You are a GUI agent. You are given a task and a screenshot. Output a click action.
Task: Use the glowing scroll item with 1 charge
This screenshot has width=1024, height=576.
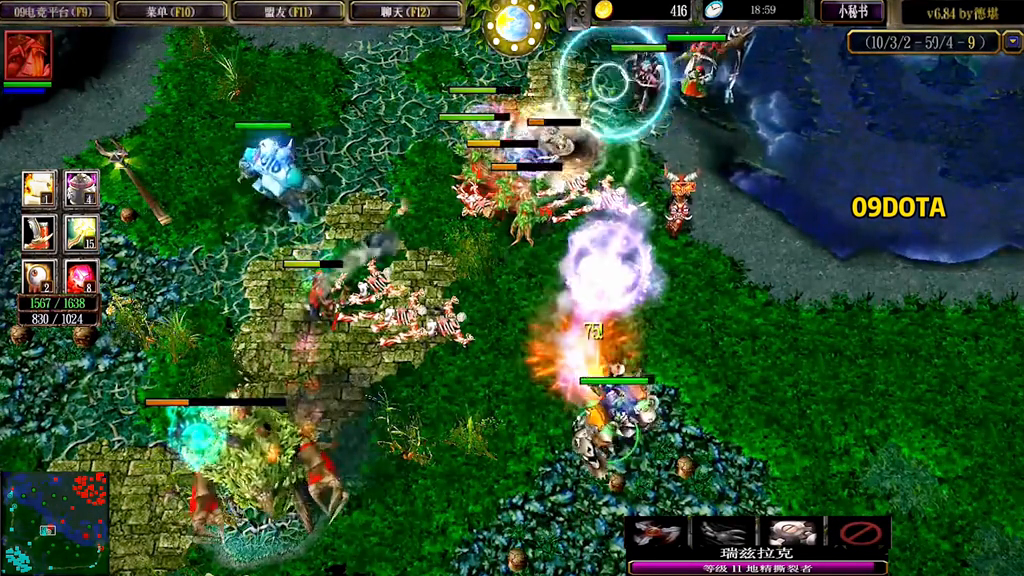(39, 188)
